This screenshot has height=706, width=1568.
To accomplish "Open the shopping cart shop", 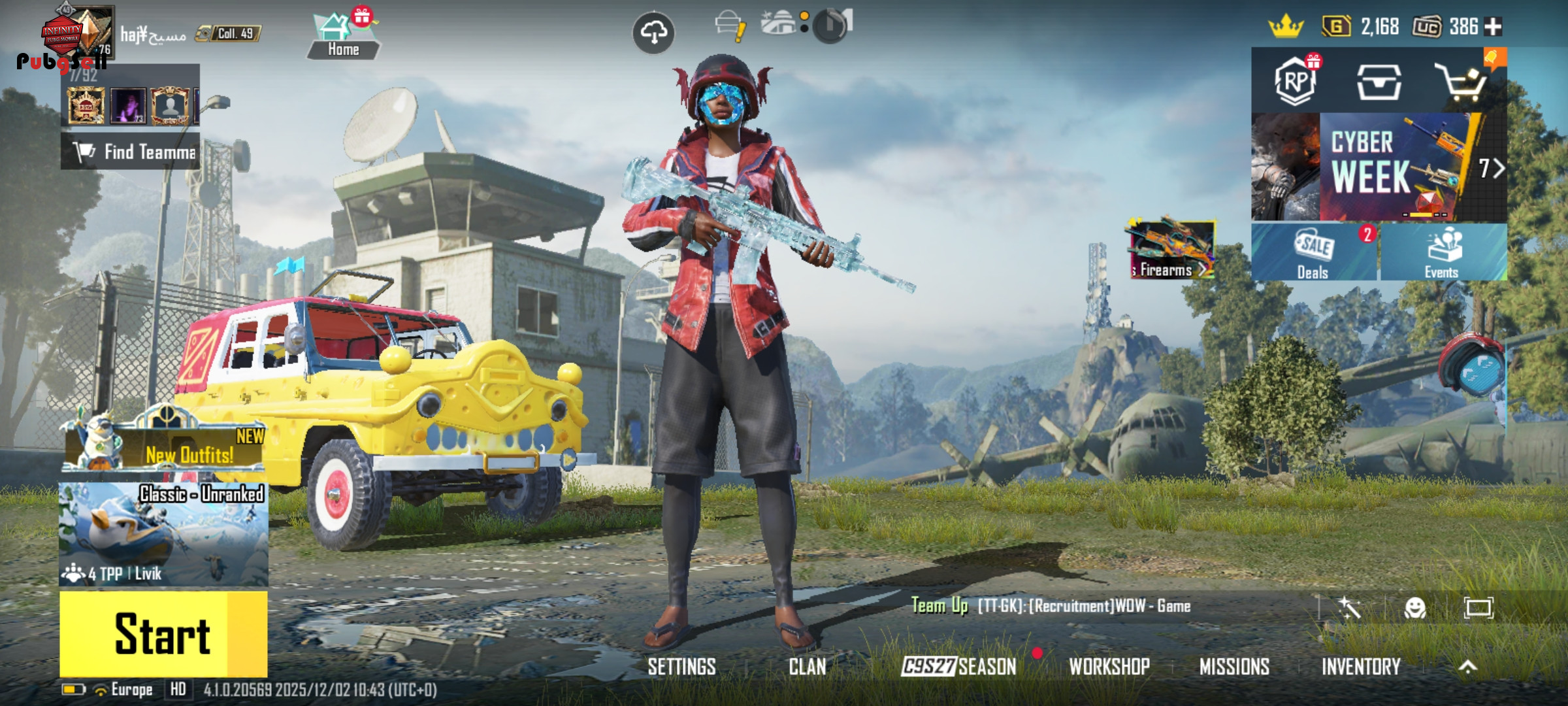I will pyautogui.click(x=1462, y=83).
